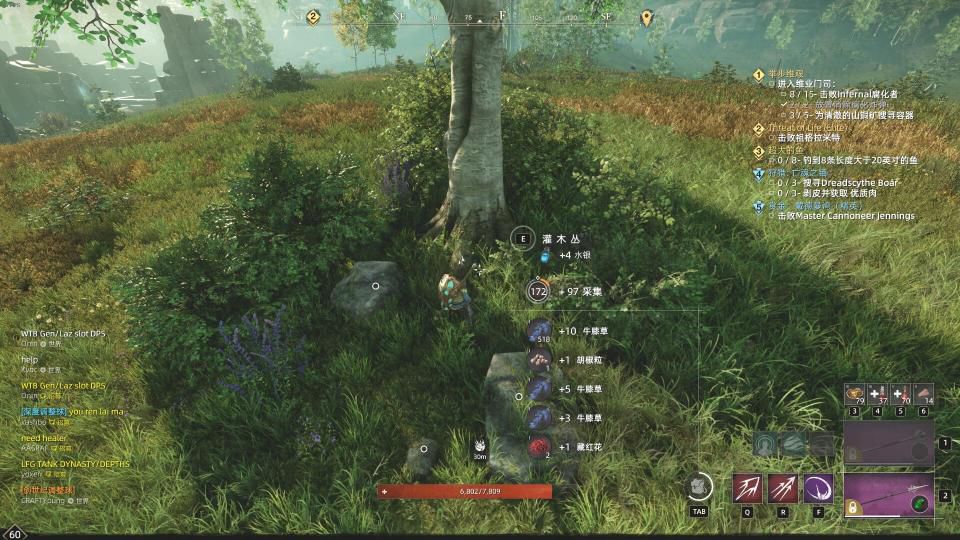960x540 pixels.
Task: Open the Master Cannoneer Jennings quest
Action: [830, 216]
